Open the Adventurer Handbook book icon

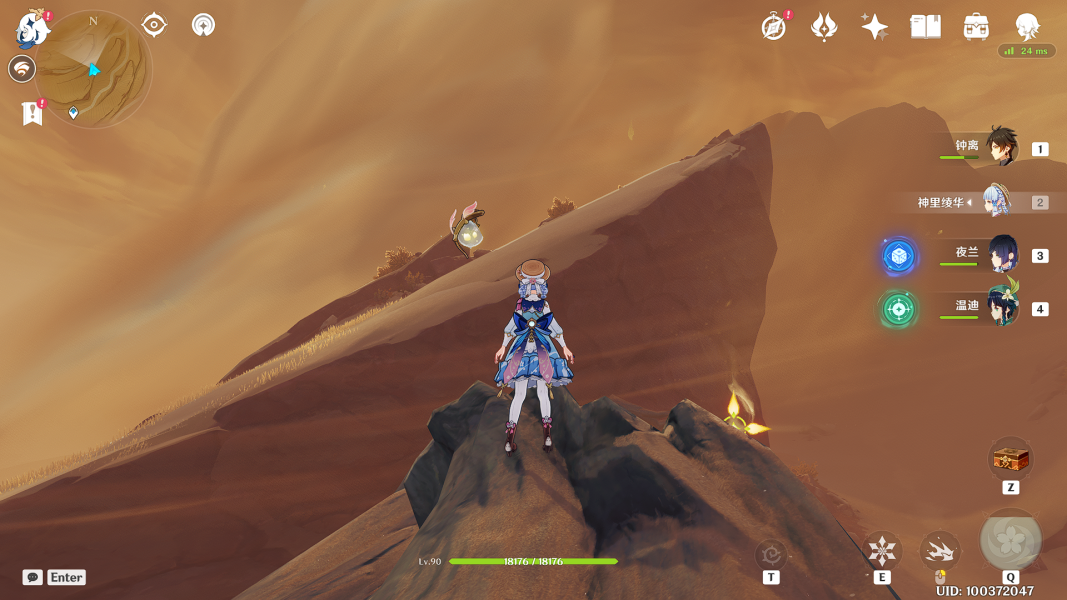925,27
